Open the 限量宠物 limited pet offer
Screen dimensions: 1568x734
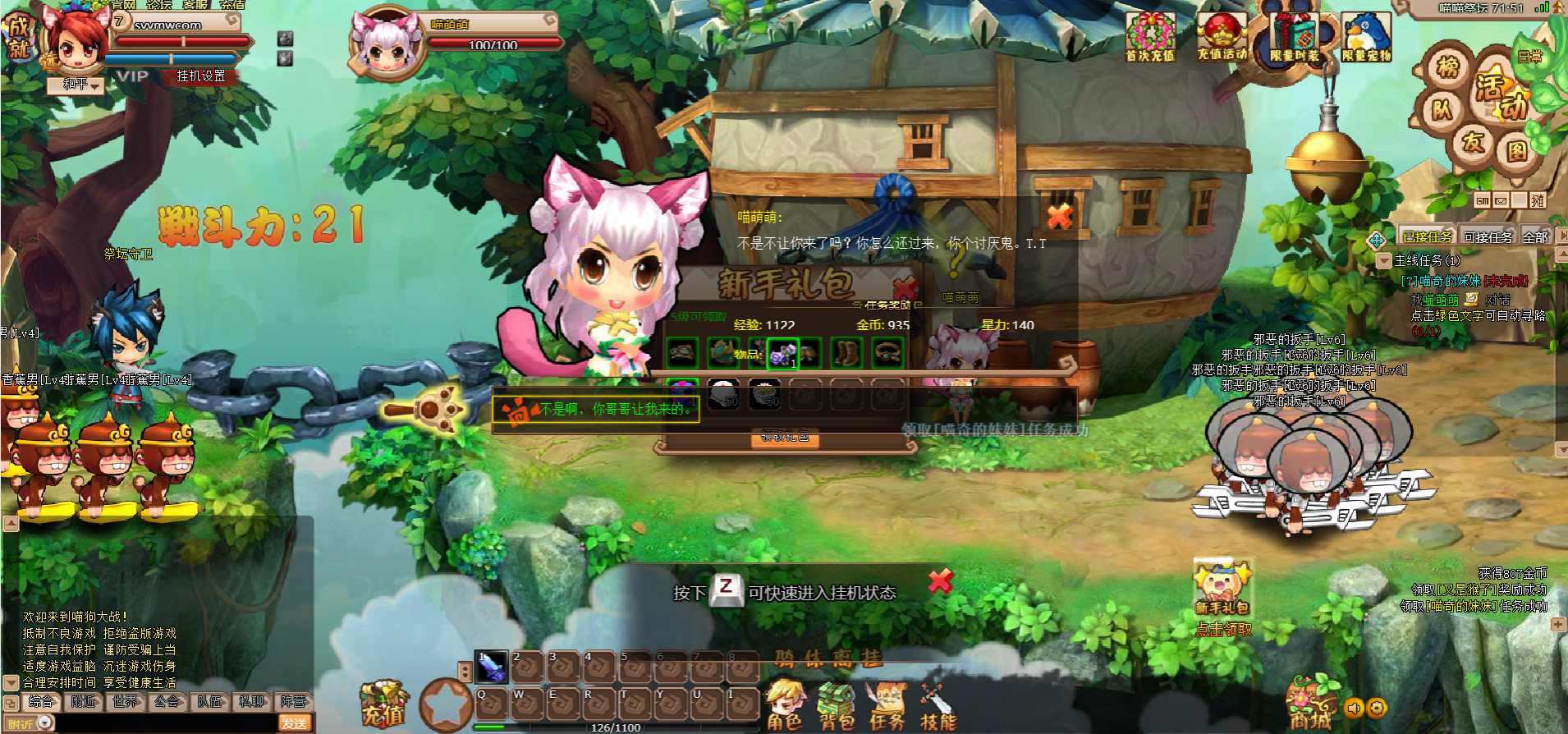(1366, 39)
